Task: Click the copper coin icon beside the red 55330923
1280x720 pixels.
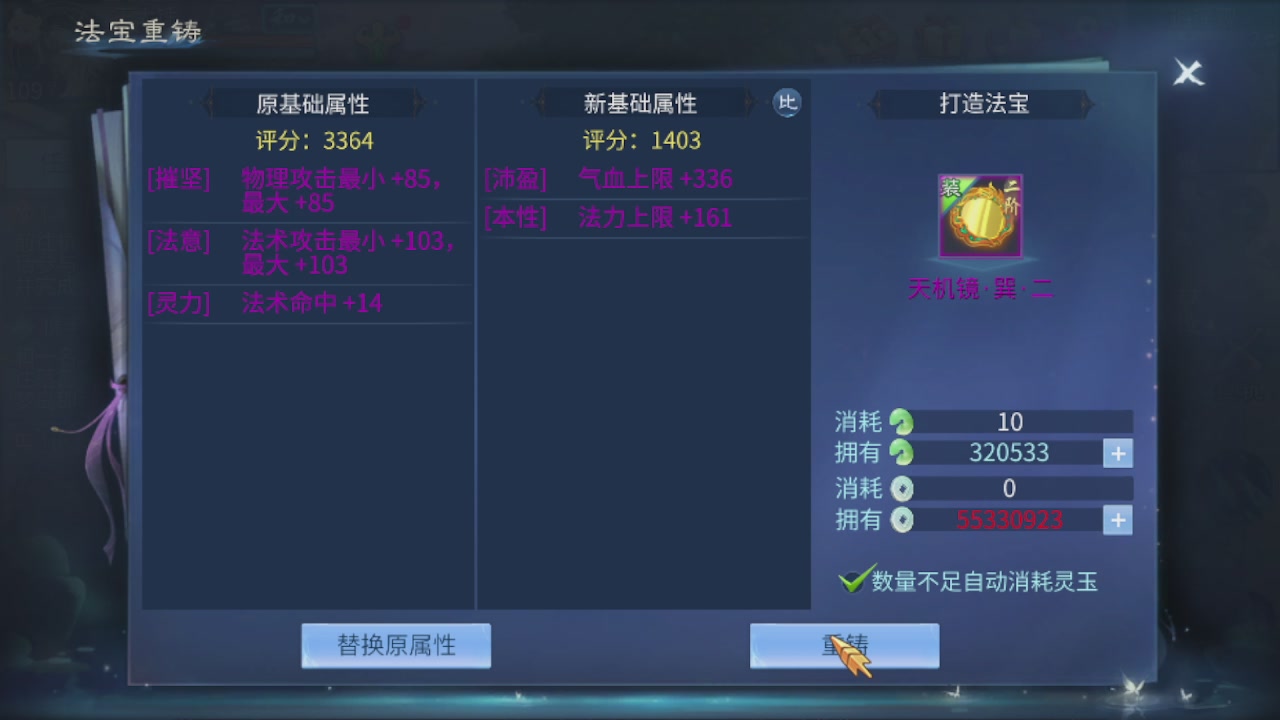Action: 899,520
